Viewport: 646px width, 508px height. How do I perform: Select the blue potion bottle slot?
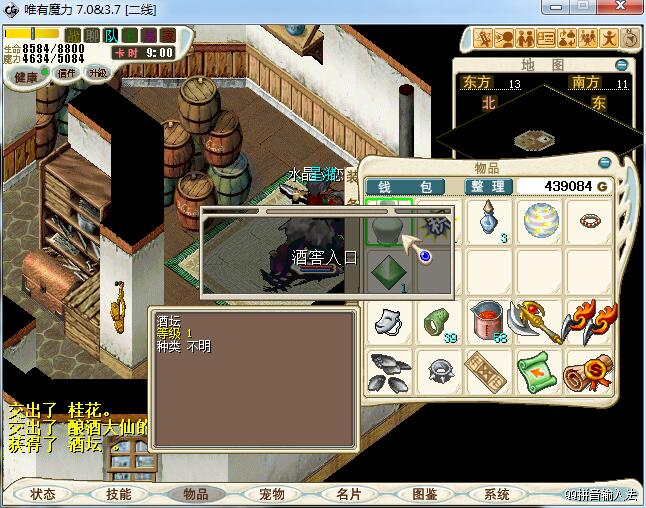(x=489, y=222)
